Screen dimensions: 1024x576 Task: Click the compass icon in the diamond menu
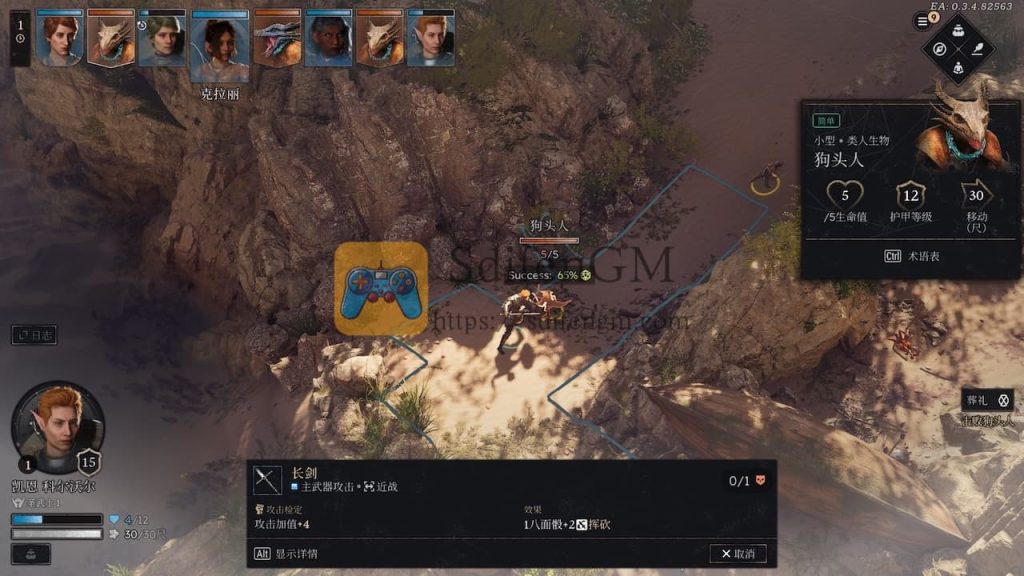click(939, 48)
